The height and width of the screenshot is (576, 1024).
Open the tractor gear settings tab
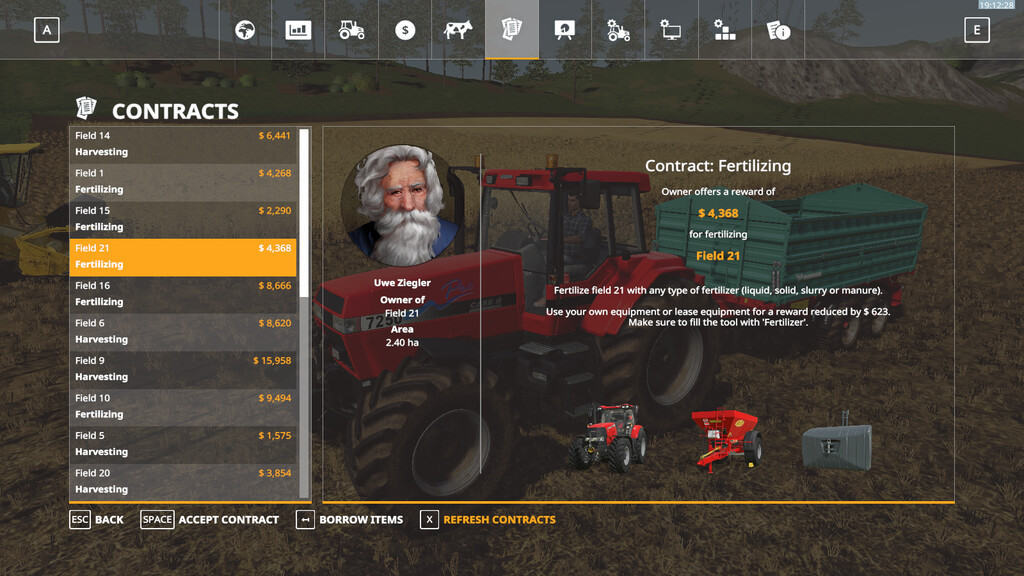[x=618, y=30]
